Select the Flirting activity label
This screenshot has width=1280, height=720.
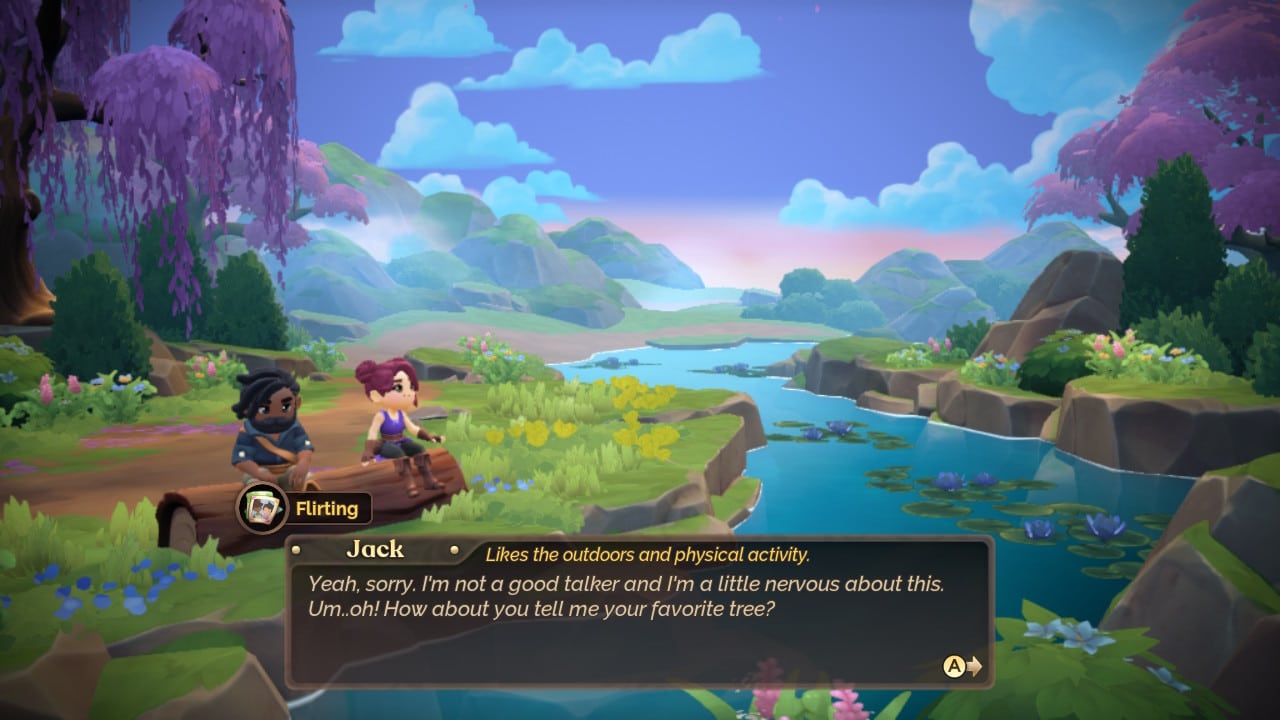[x=330, y=509]
